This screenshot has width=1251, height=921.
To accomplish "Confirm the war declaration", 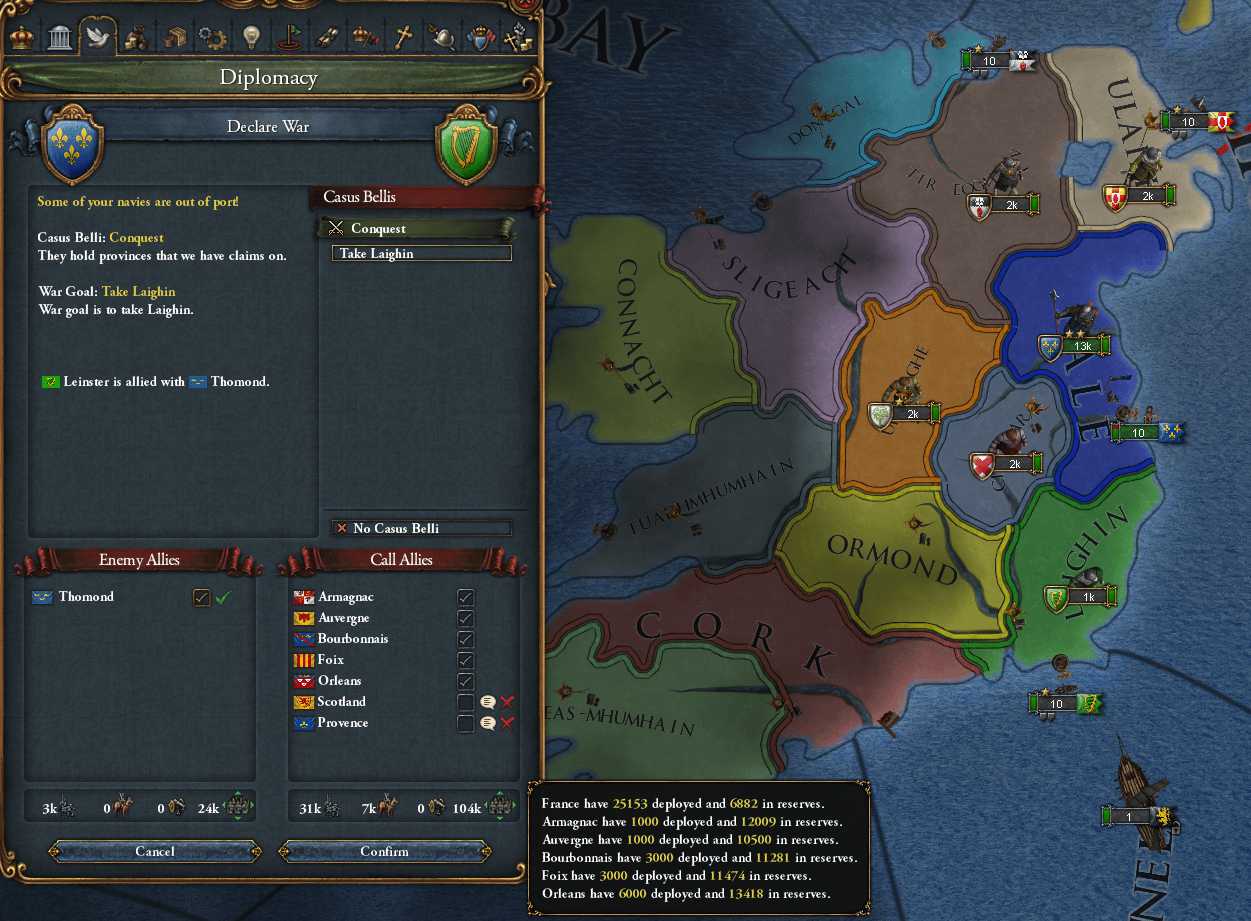I will tap(385, 851).
